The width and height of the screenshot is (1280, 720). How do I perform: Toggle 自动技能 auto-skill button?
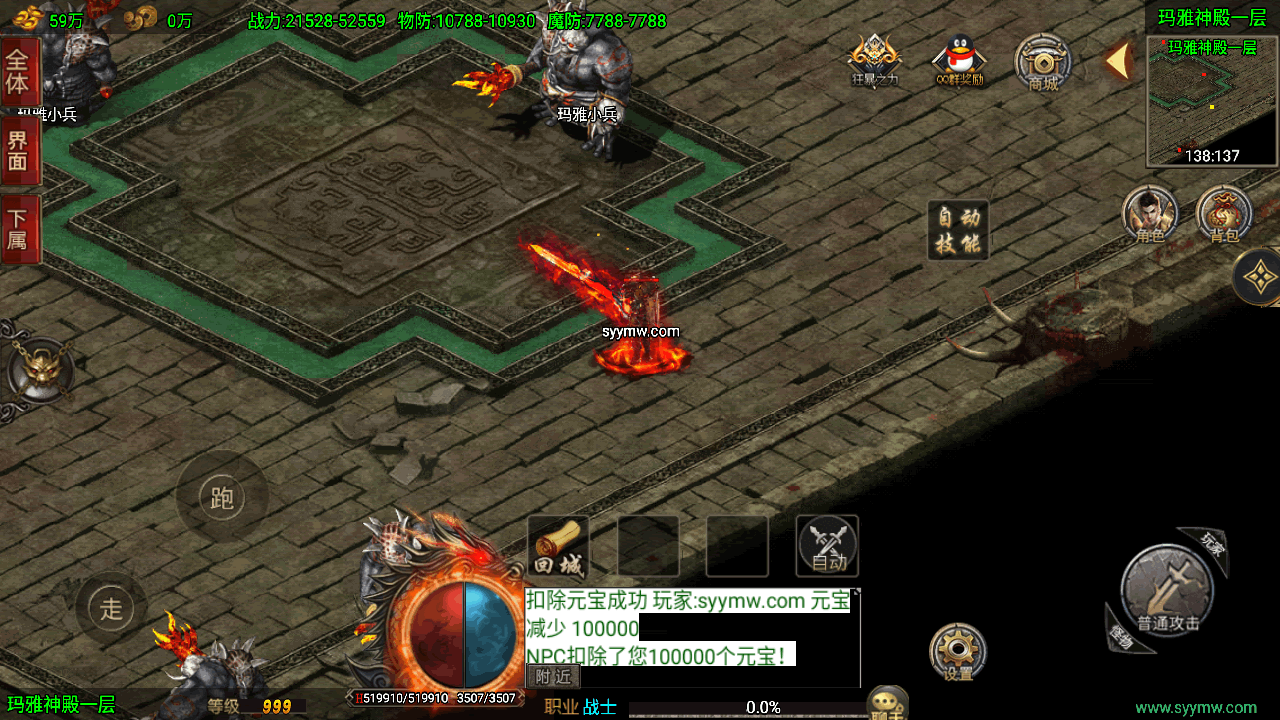pyautogui.click(x=958, y=230)
